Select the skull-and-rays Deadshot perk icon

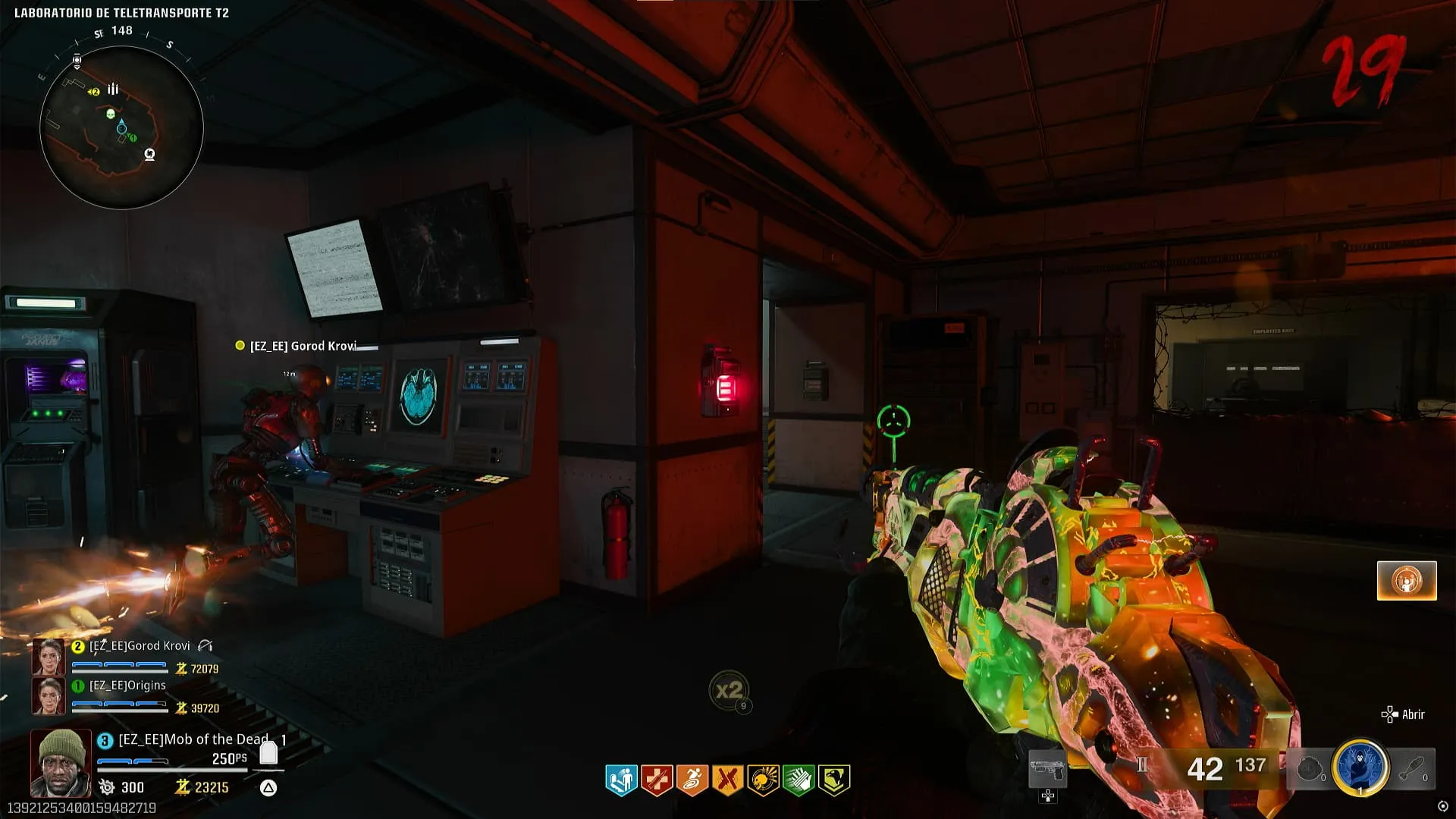pos(763,780)
